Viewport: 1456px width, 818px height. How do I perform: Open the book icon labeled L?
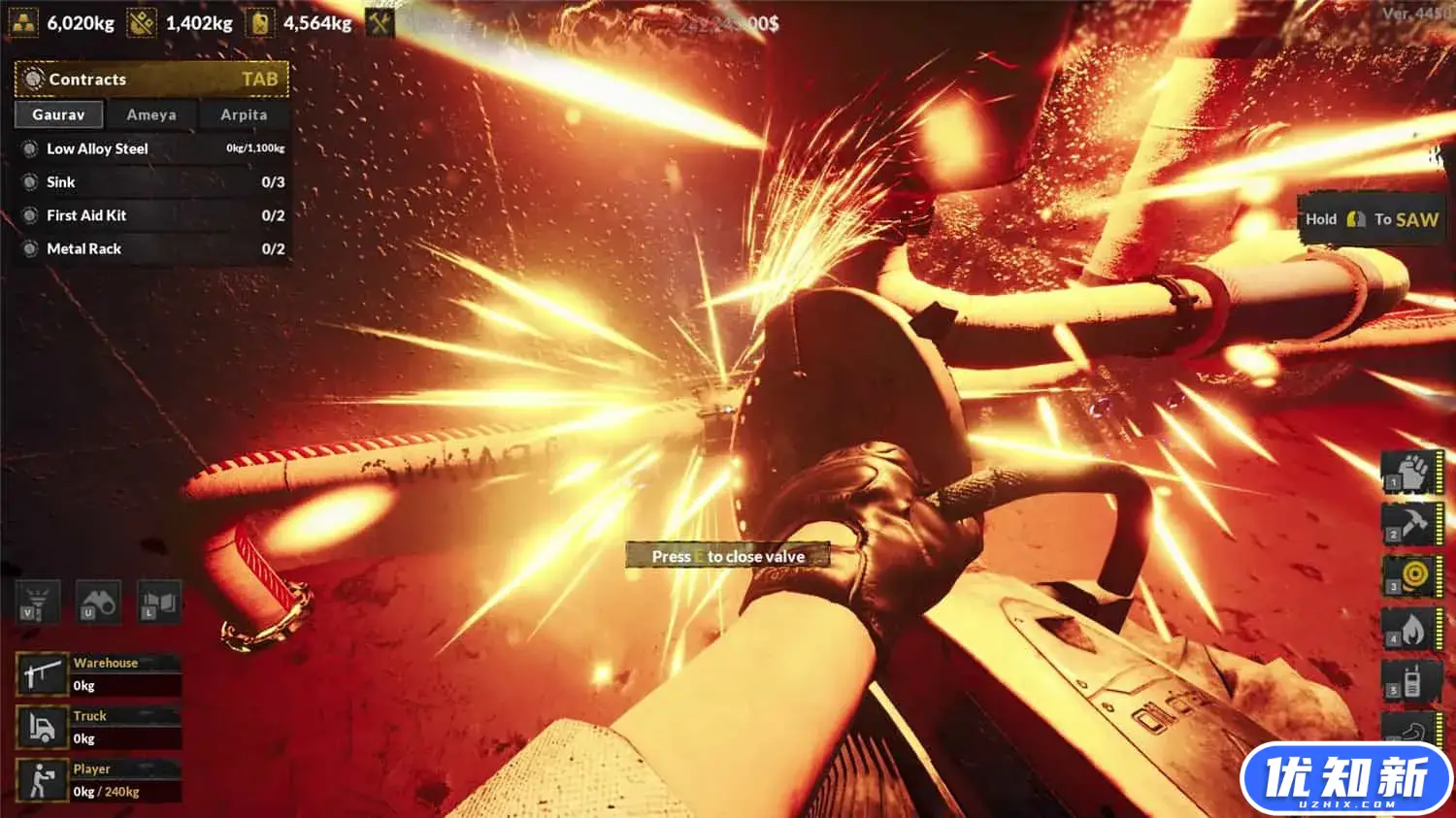click(x=159, y=602)
